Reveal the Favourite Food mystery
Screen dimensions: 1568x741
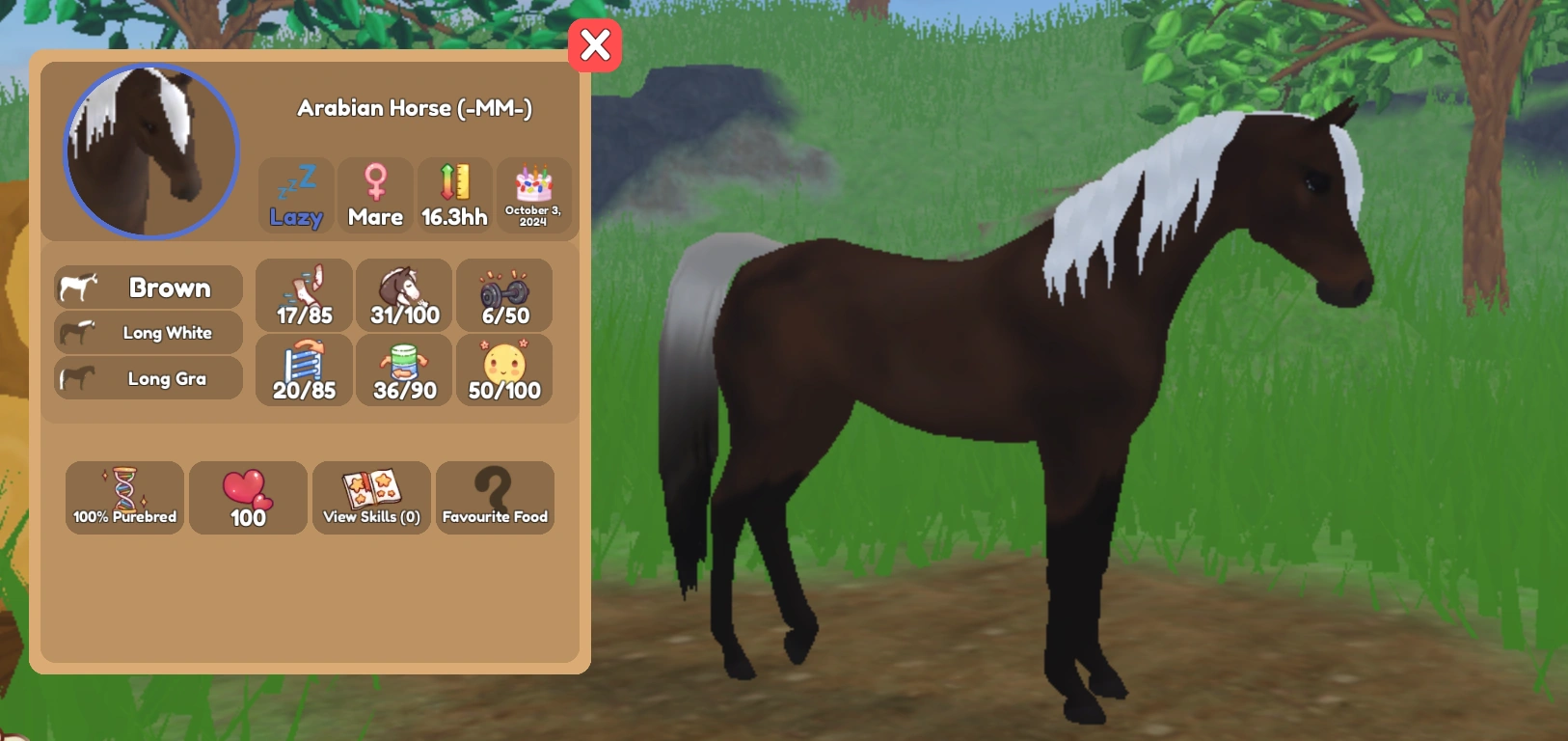pos(495,498)
